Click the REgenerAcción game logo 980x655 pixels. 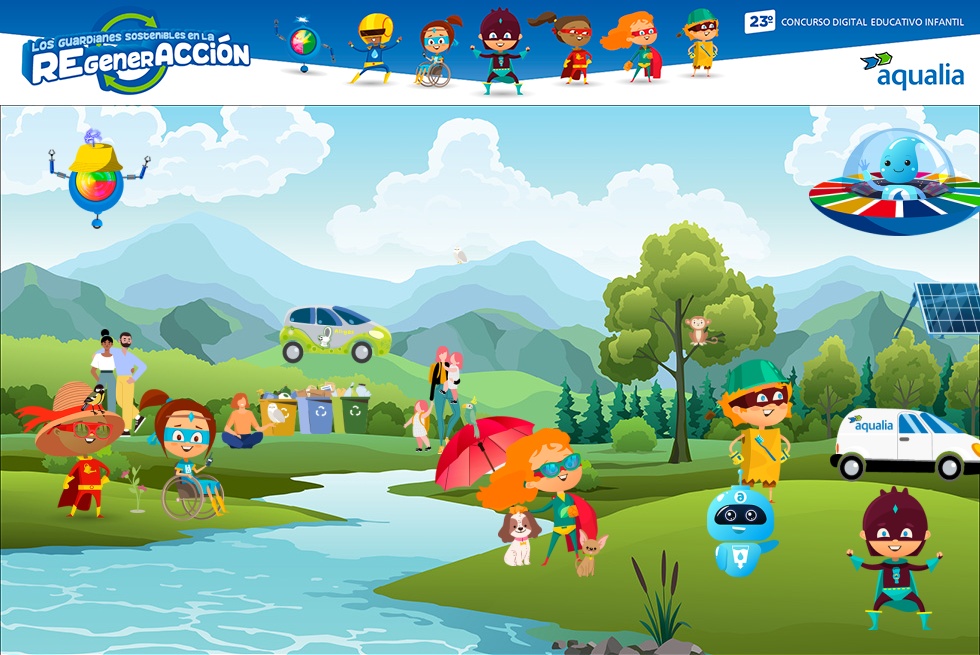tap(136, 53)
